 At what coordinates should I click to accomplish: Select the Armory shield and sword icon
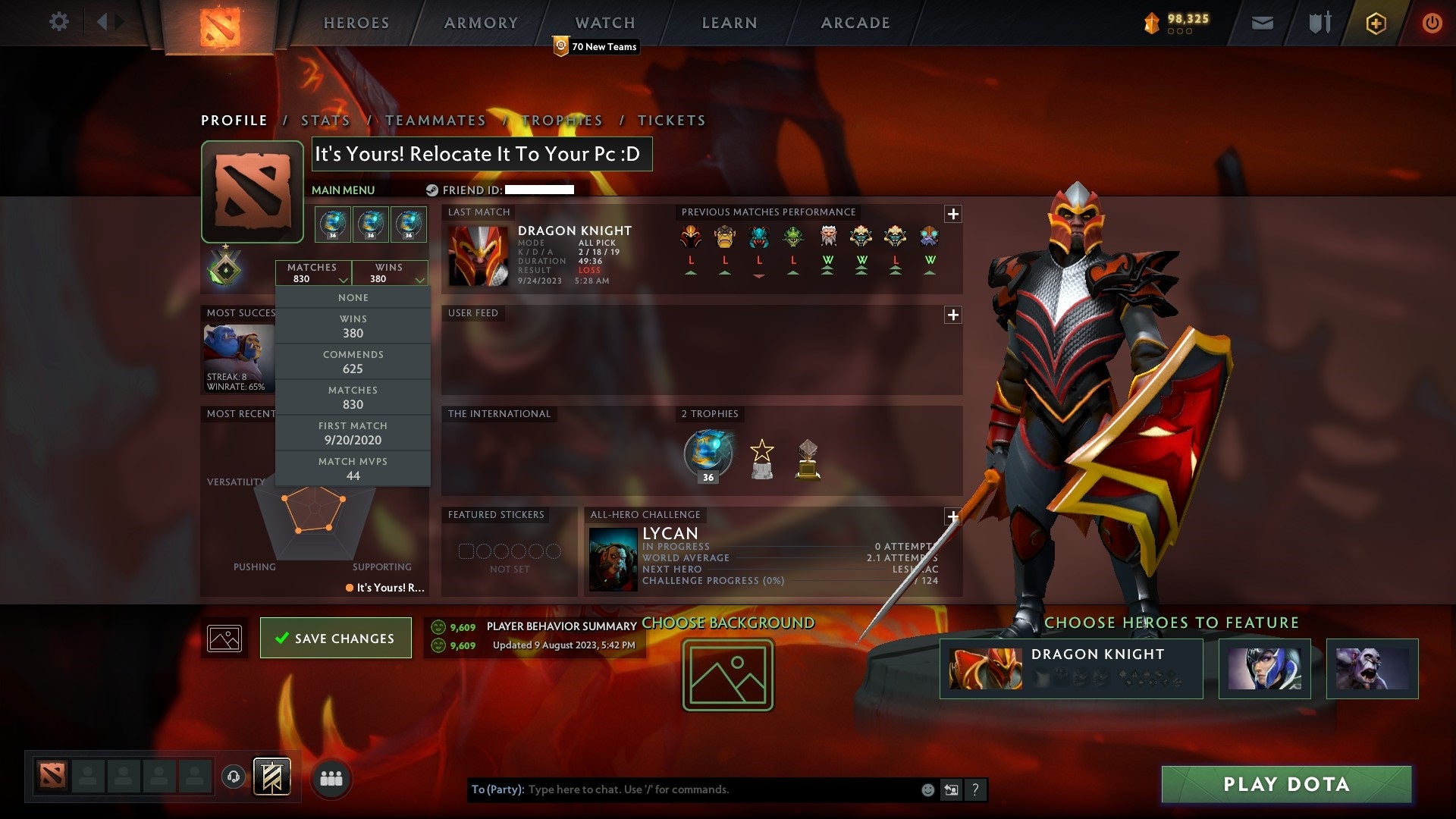click(x=1319, y=23)
